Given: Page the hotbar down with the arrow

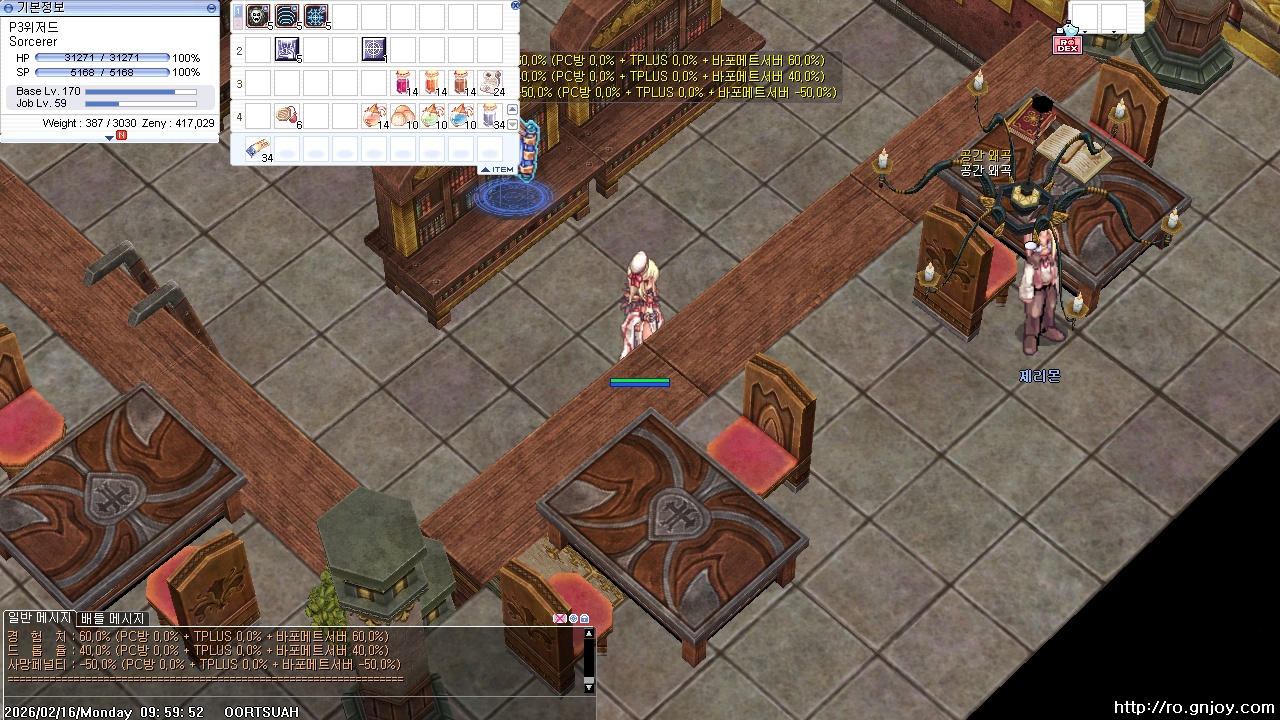Looking at the screenshot, I should coord(513,124).
